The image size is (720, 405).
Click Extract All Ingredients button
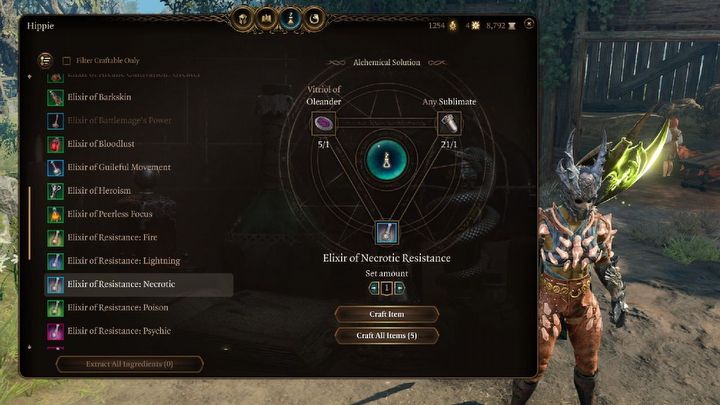[130, 364]
